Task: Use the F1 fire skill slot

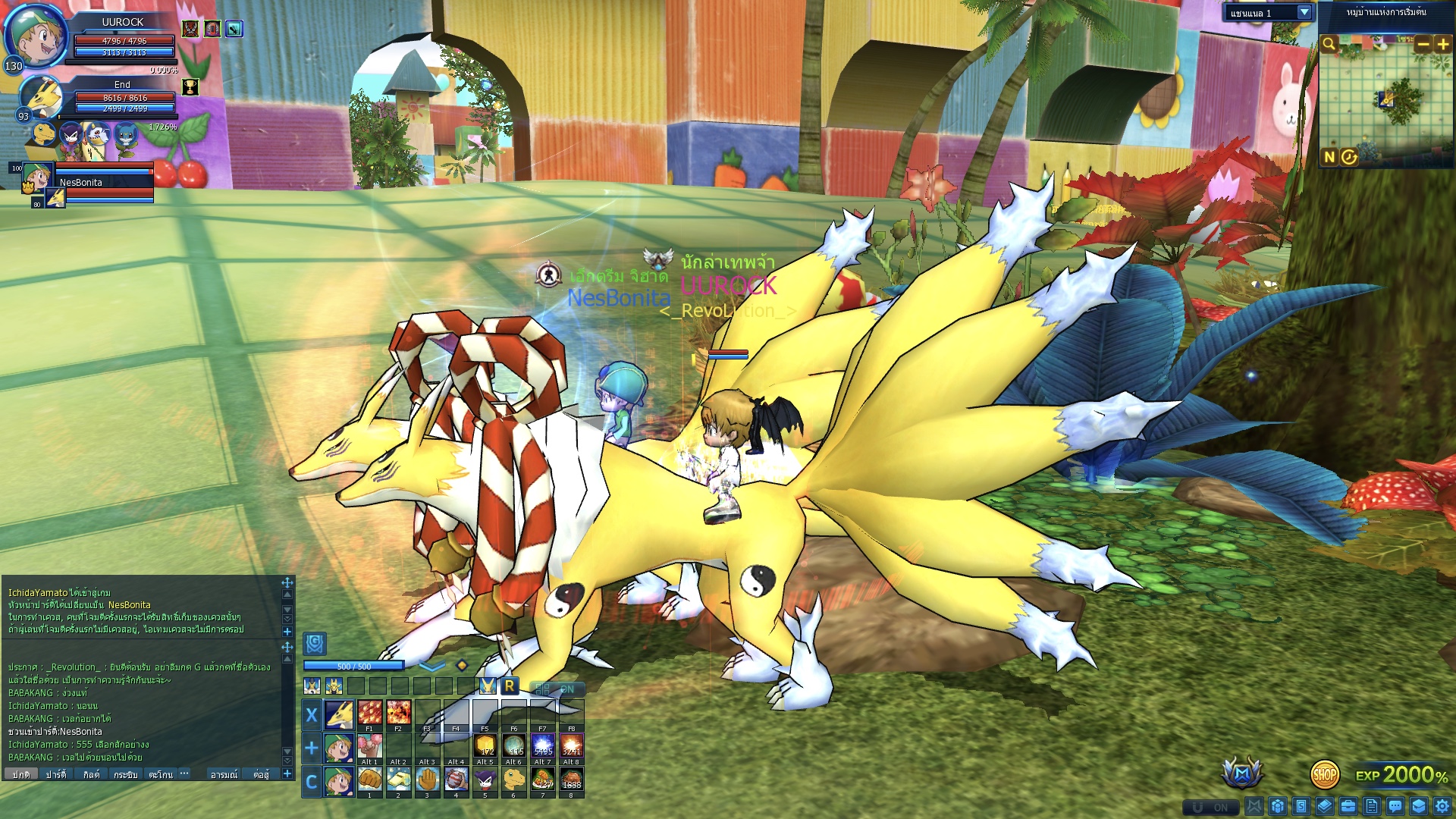Action: (x=369, y=713)
